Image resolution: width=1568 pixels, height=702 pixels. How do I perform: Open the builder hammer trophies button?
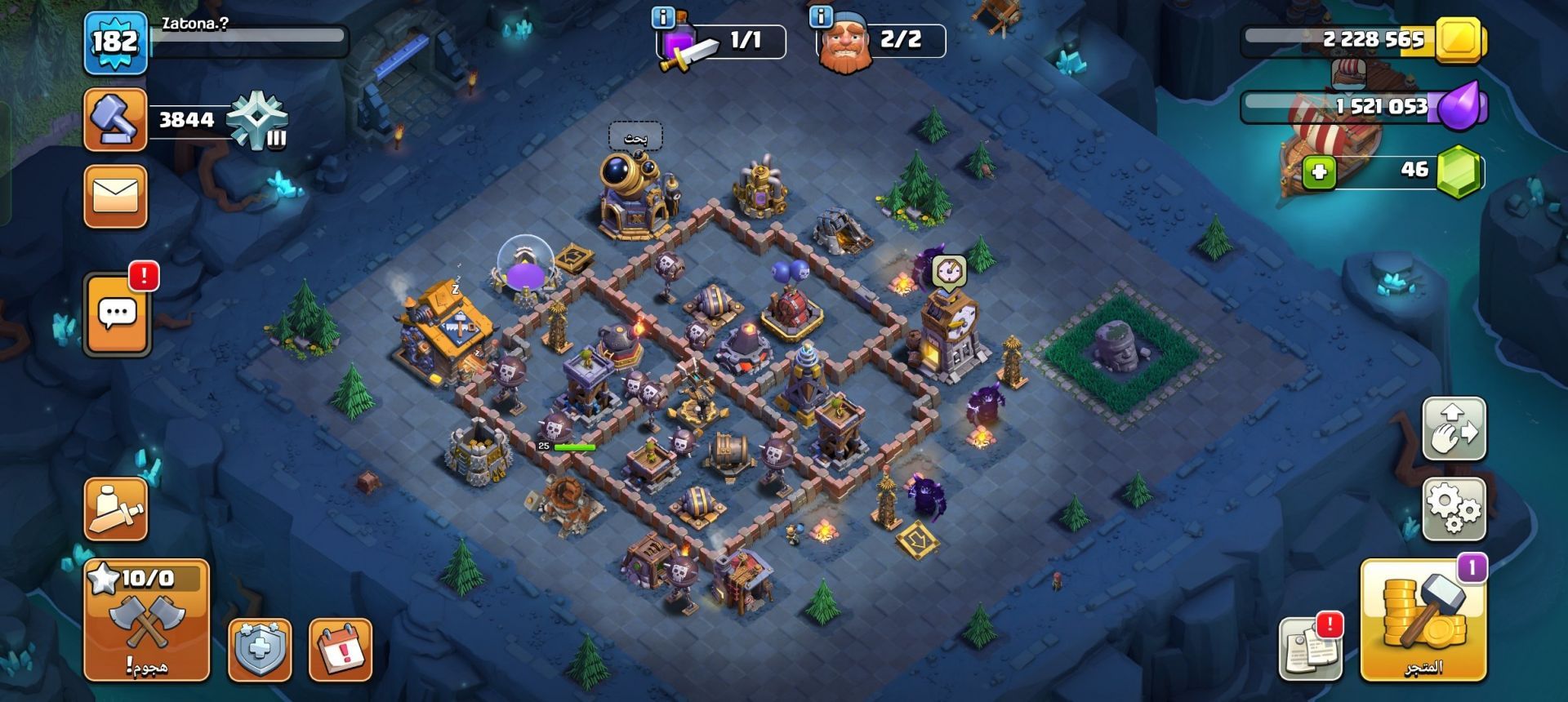pos(115,120)
